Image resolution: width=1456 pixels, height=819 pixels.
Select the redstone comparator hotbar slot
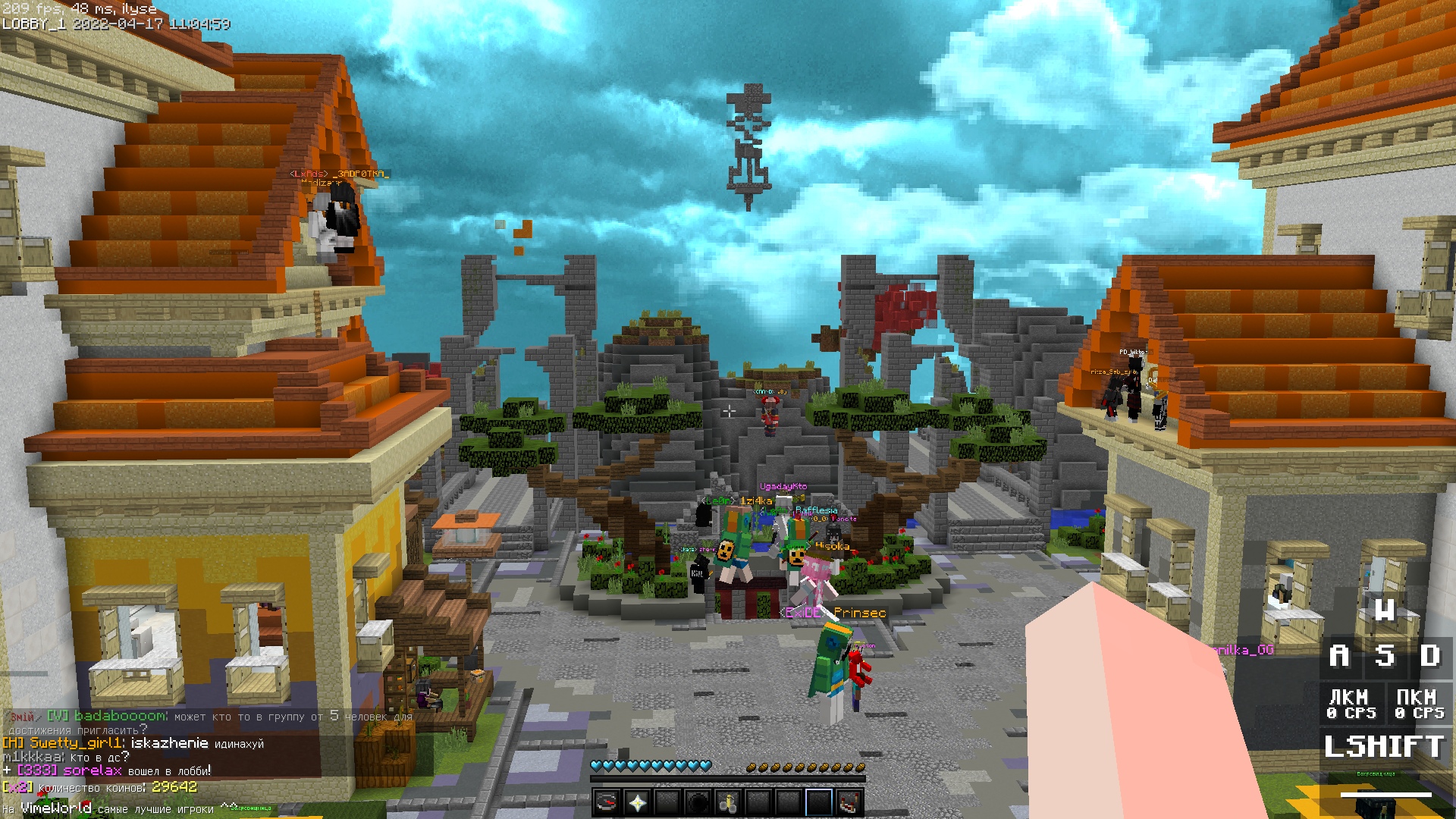pyautogui.click(x=849, y=802)
